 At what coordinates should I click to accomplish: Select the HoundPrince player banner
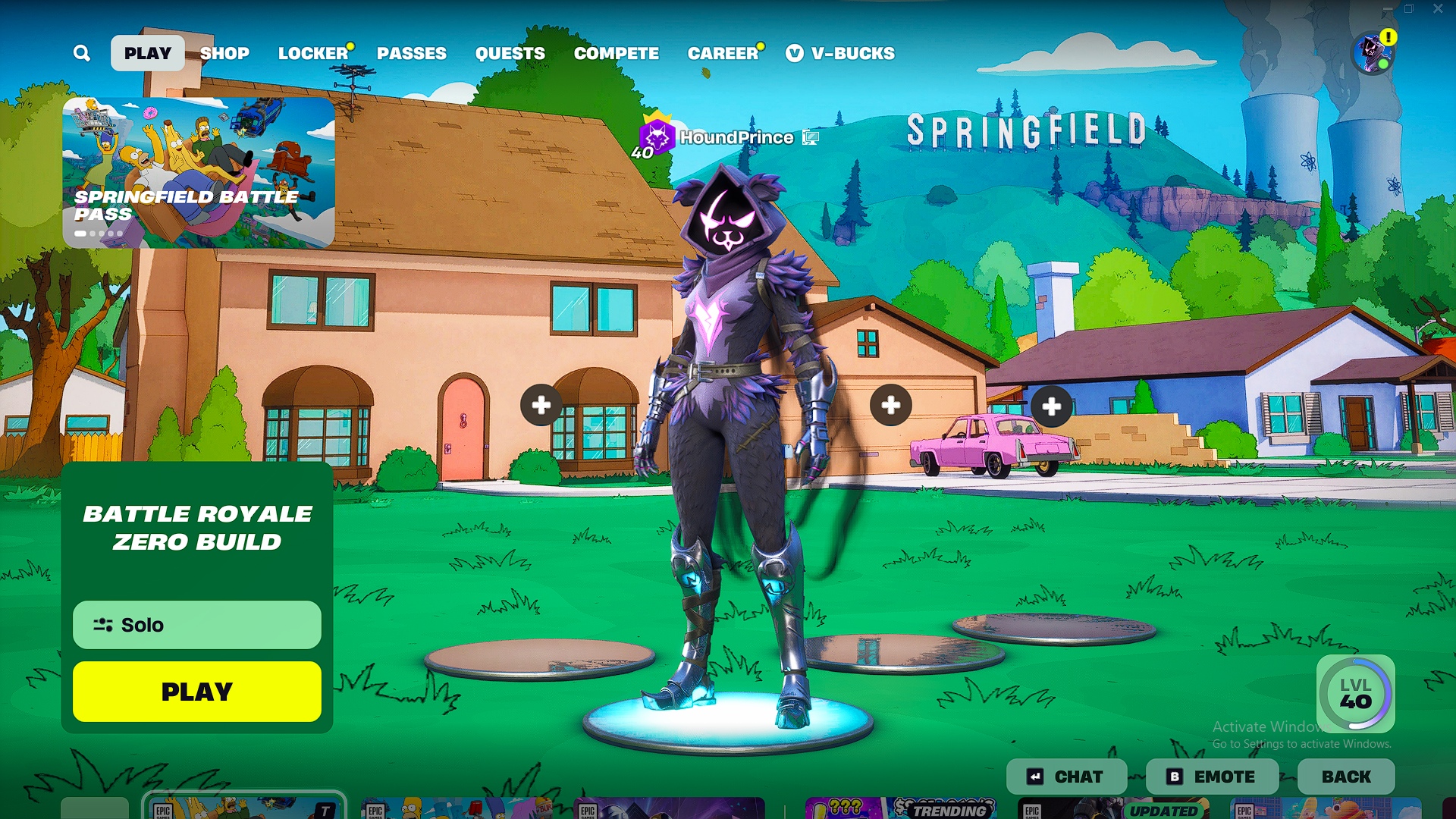[x=728, y=138]
